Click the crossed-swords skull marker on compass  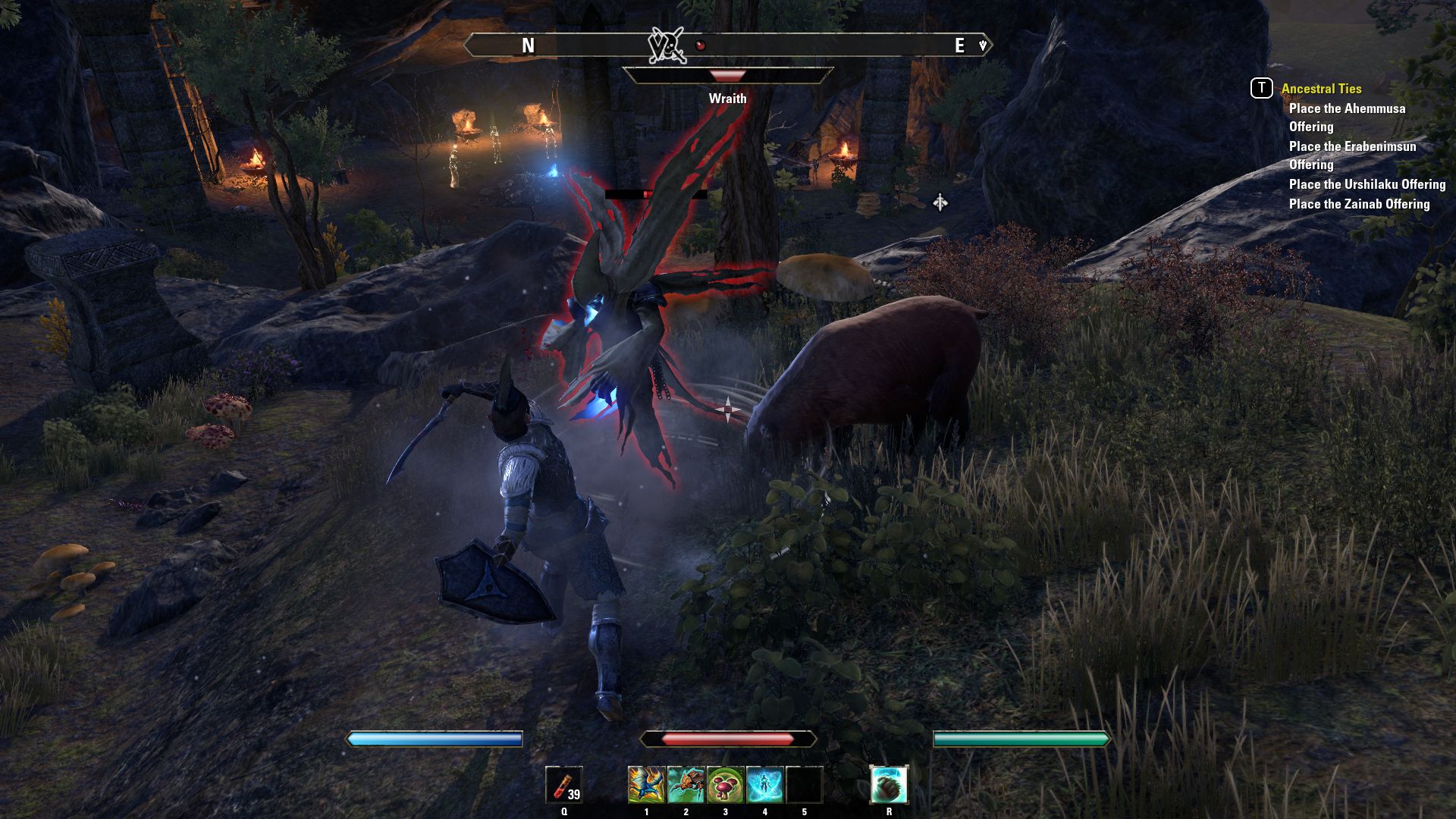point(667,45)
